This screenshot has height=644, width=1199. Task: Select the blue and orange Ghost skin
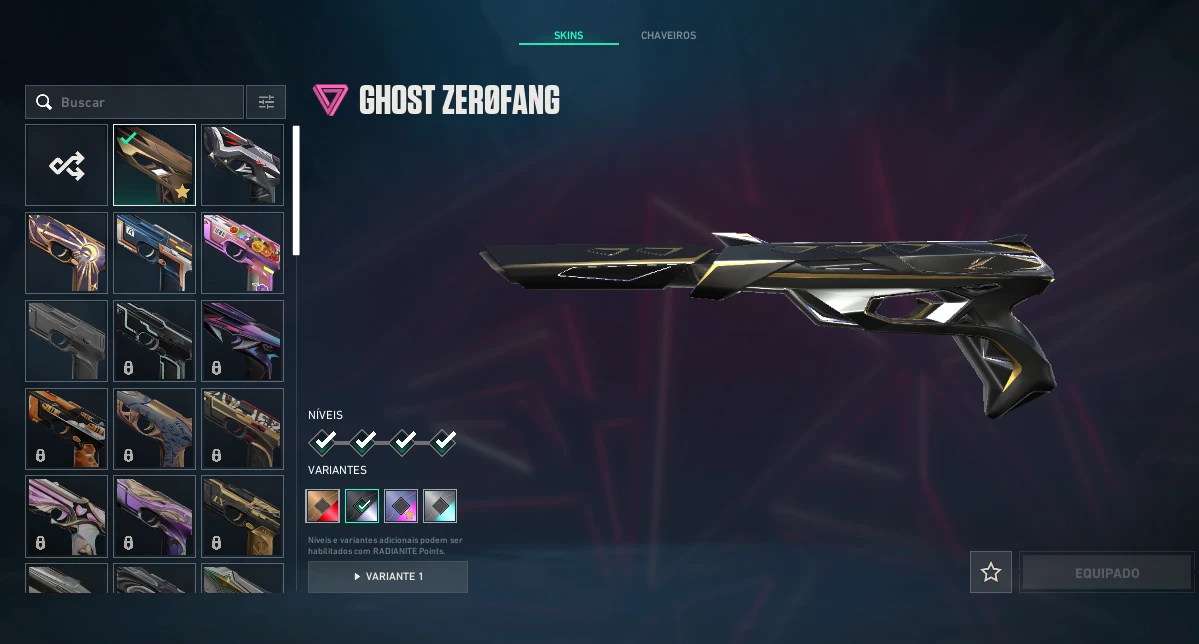154,253
